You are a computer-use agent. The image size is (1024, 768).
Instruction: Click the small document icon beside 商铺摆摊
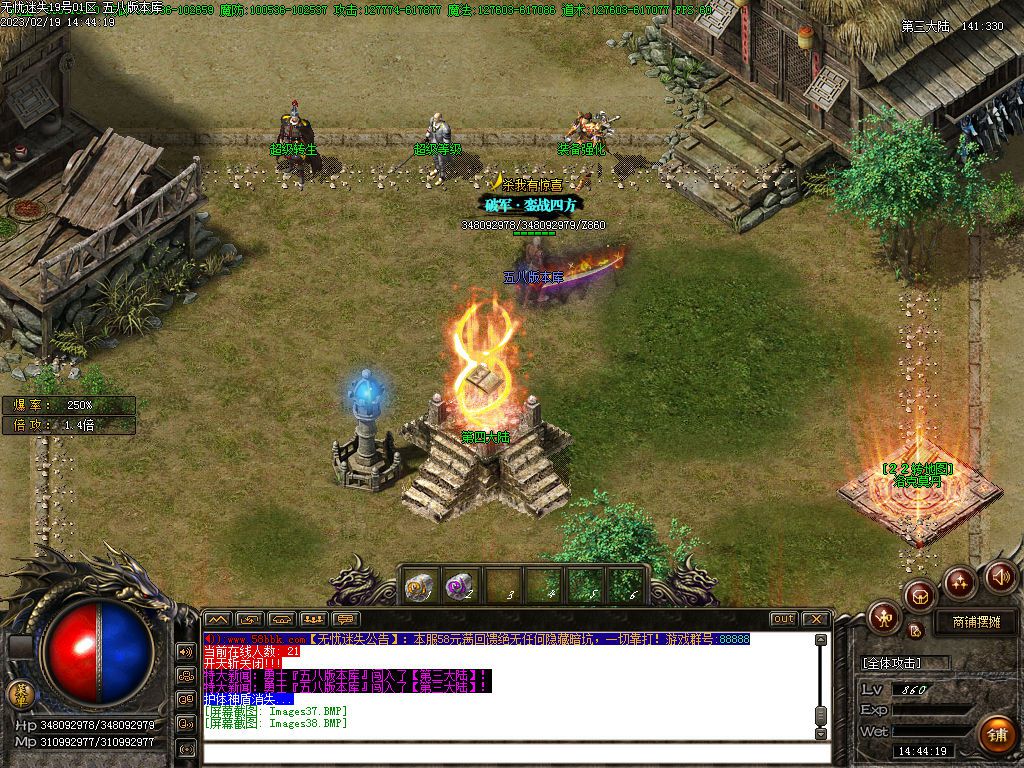point(915,630)
